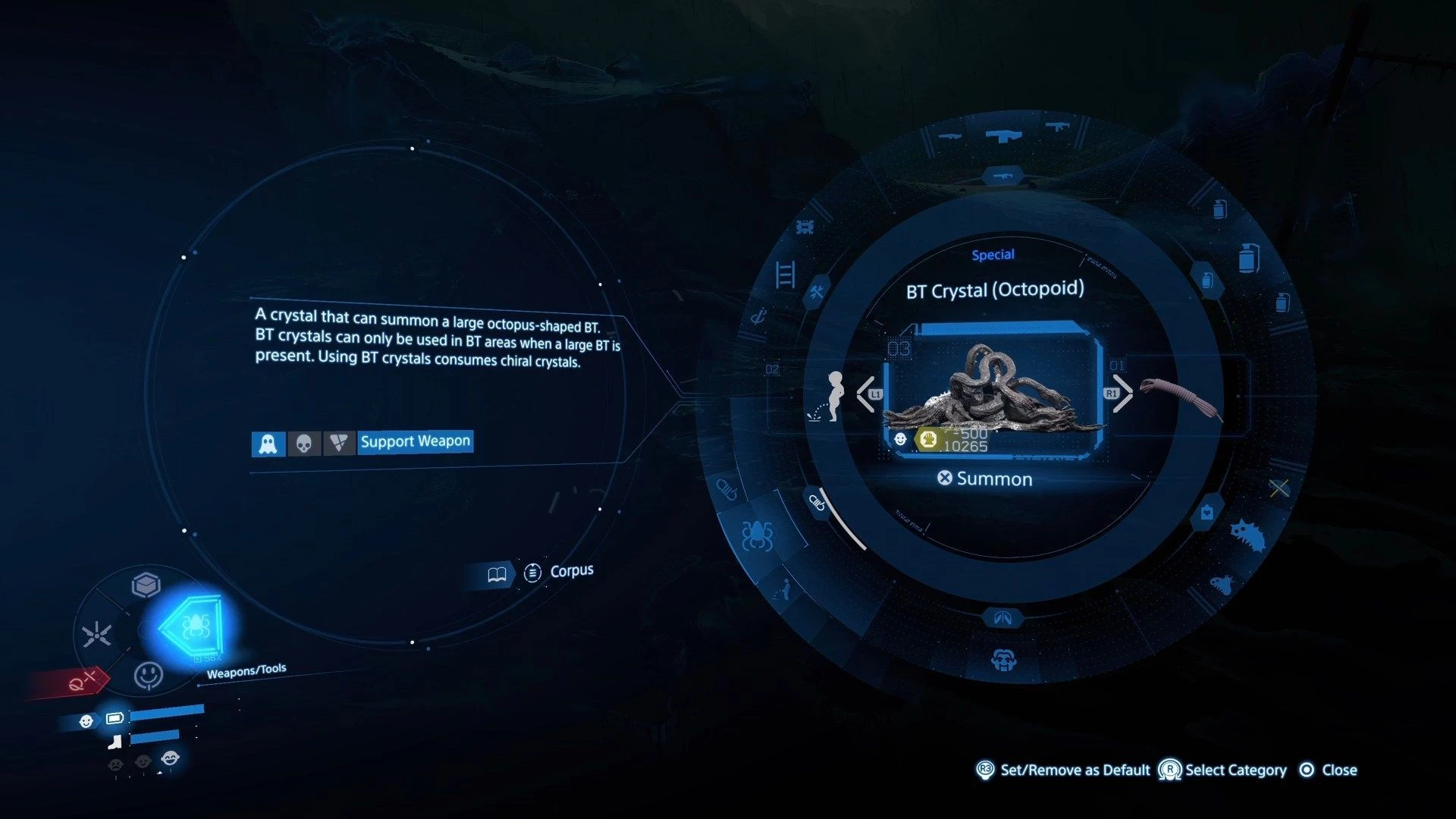This screenshot has width=1456, height=819.
Task: Pick the mustached face icon on the ring
Action: 1003,661
